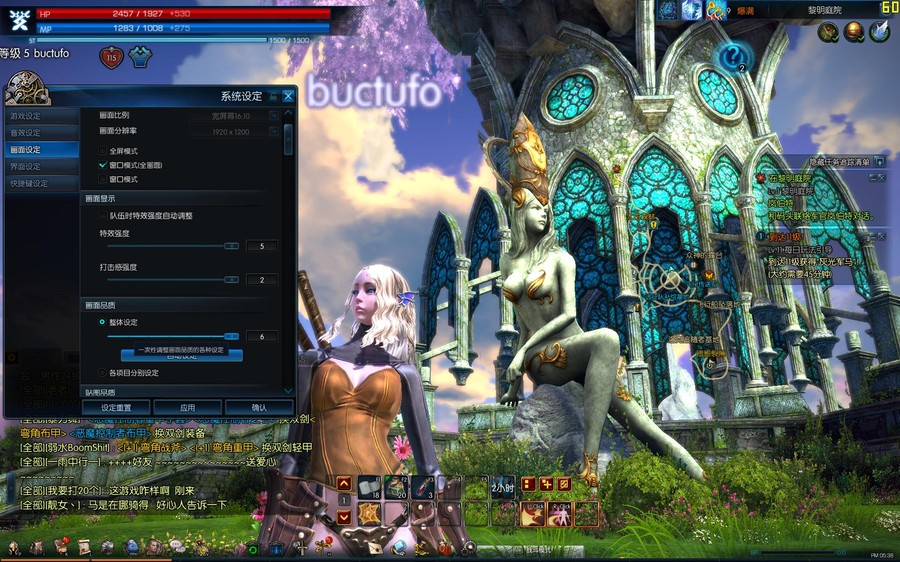Image resolution: width=900 pixels, height=562 pixels.
Task: Click the 在黎明庭院 quest entry
Action: pyautogui.click(x=790, y=178)
